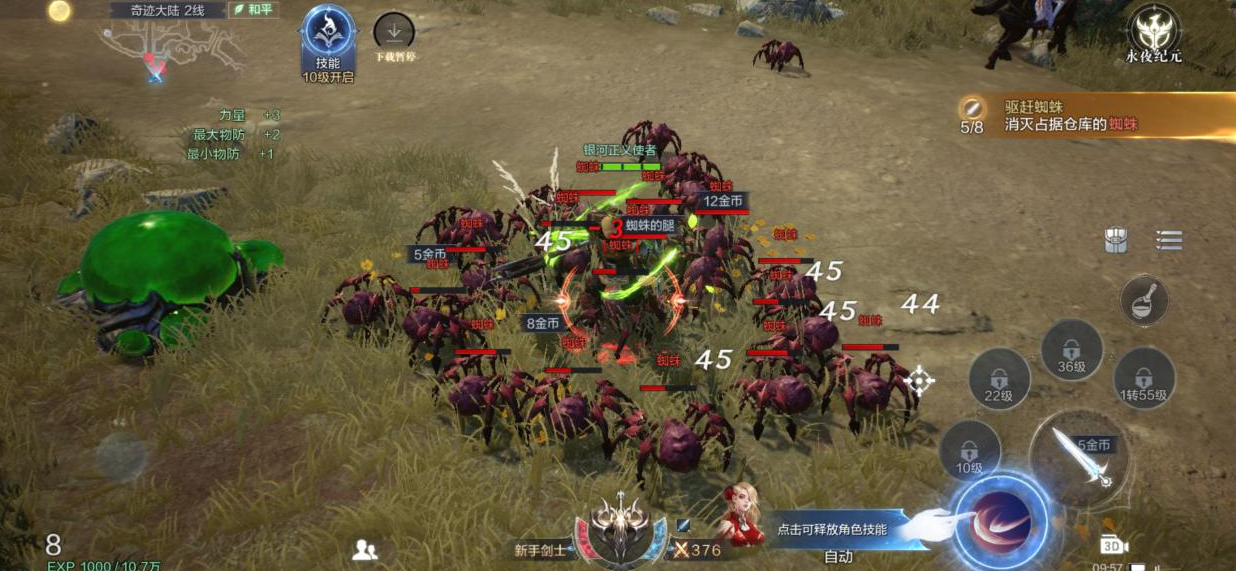Viewport: 1236px width, 571px height.
Task: Toggle 自动 auto-battle
Action: 838,557
